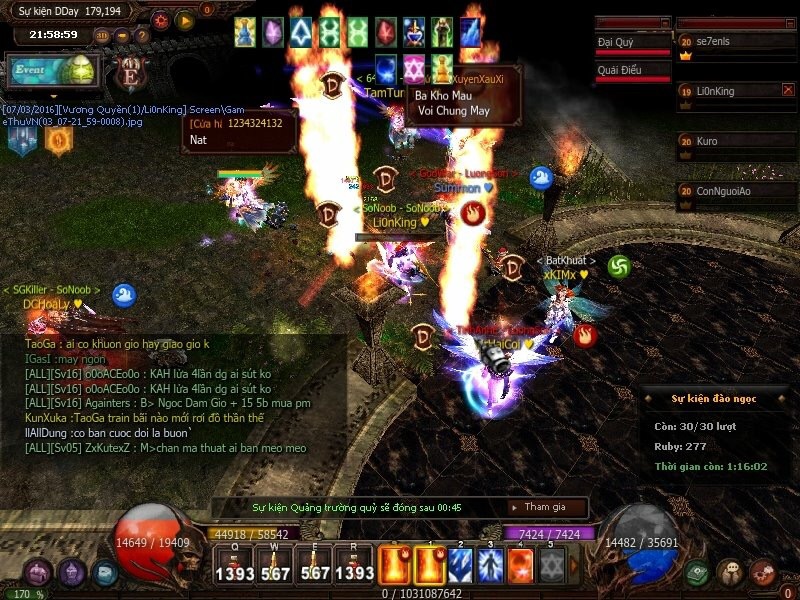Activate the blue winged figure skill

(491, 566)
